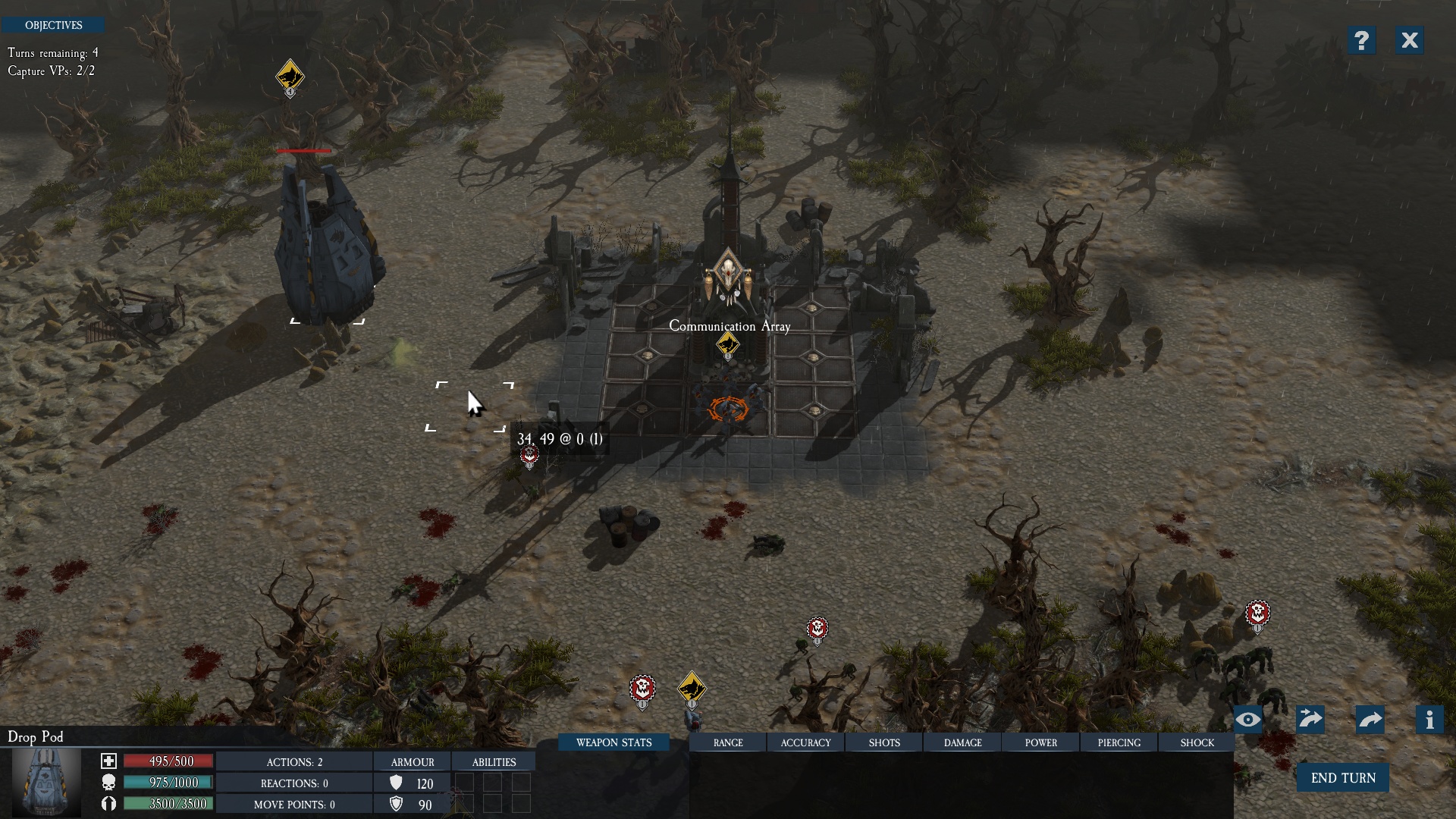Select the wolf unit marker above Drop Pod
This screenshot has width=1456, height=819.
click(x=290, y=77)
